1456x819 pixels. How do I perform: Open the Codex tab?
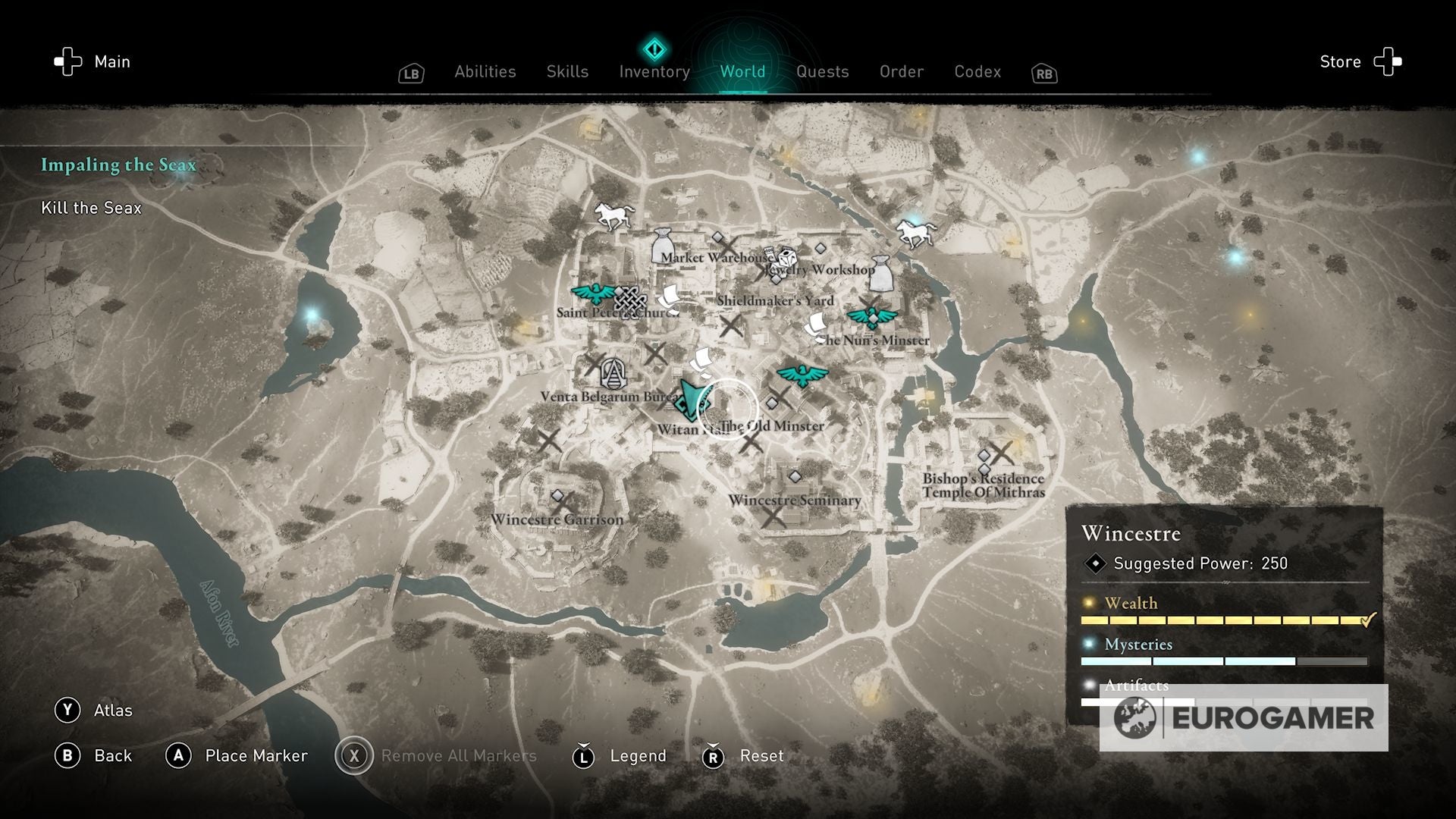[x=977, y=71]
